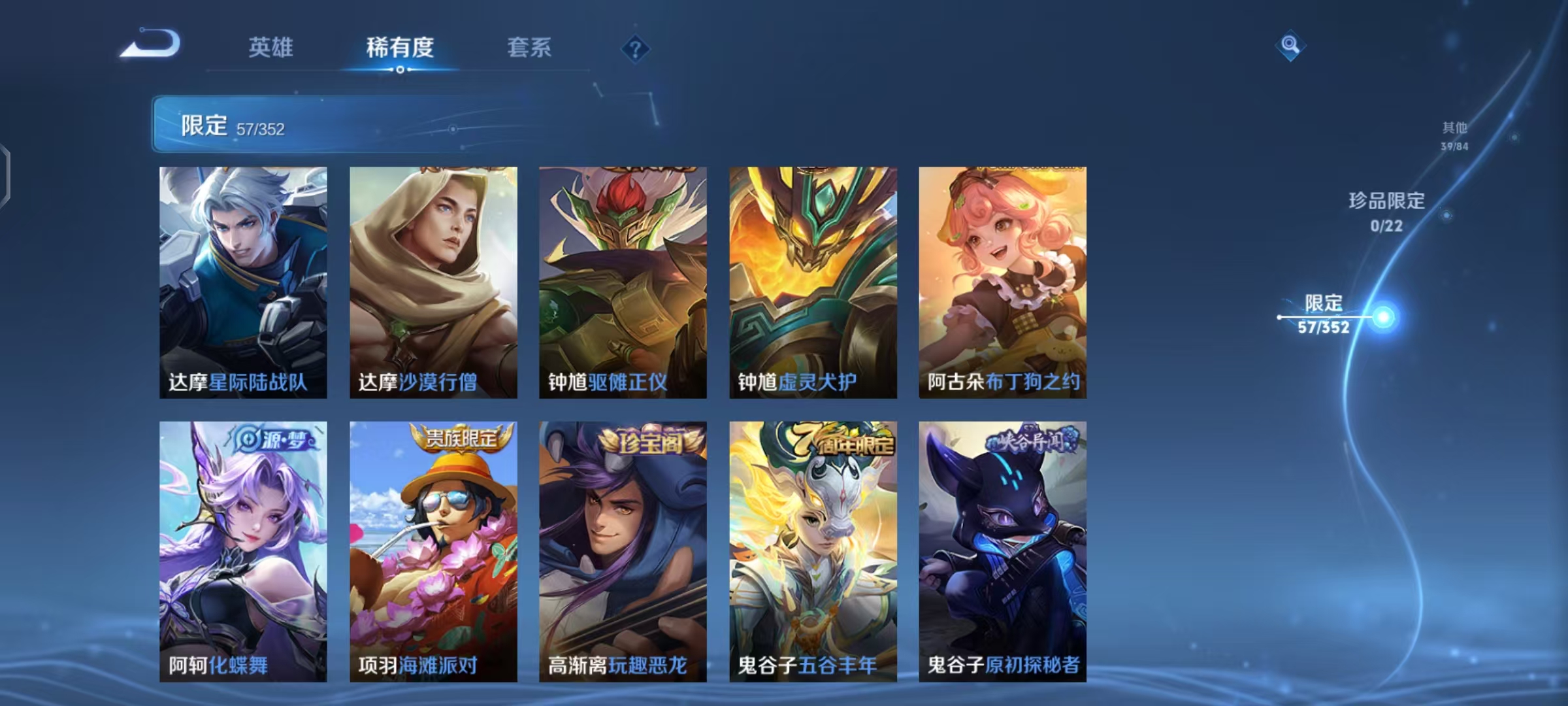
Task: Switch to the 套系 tab
Action: point(529,48)
